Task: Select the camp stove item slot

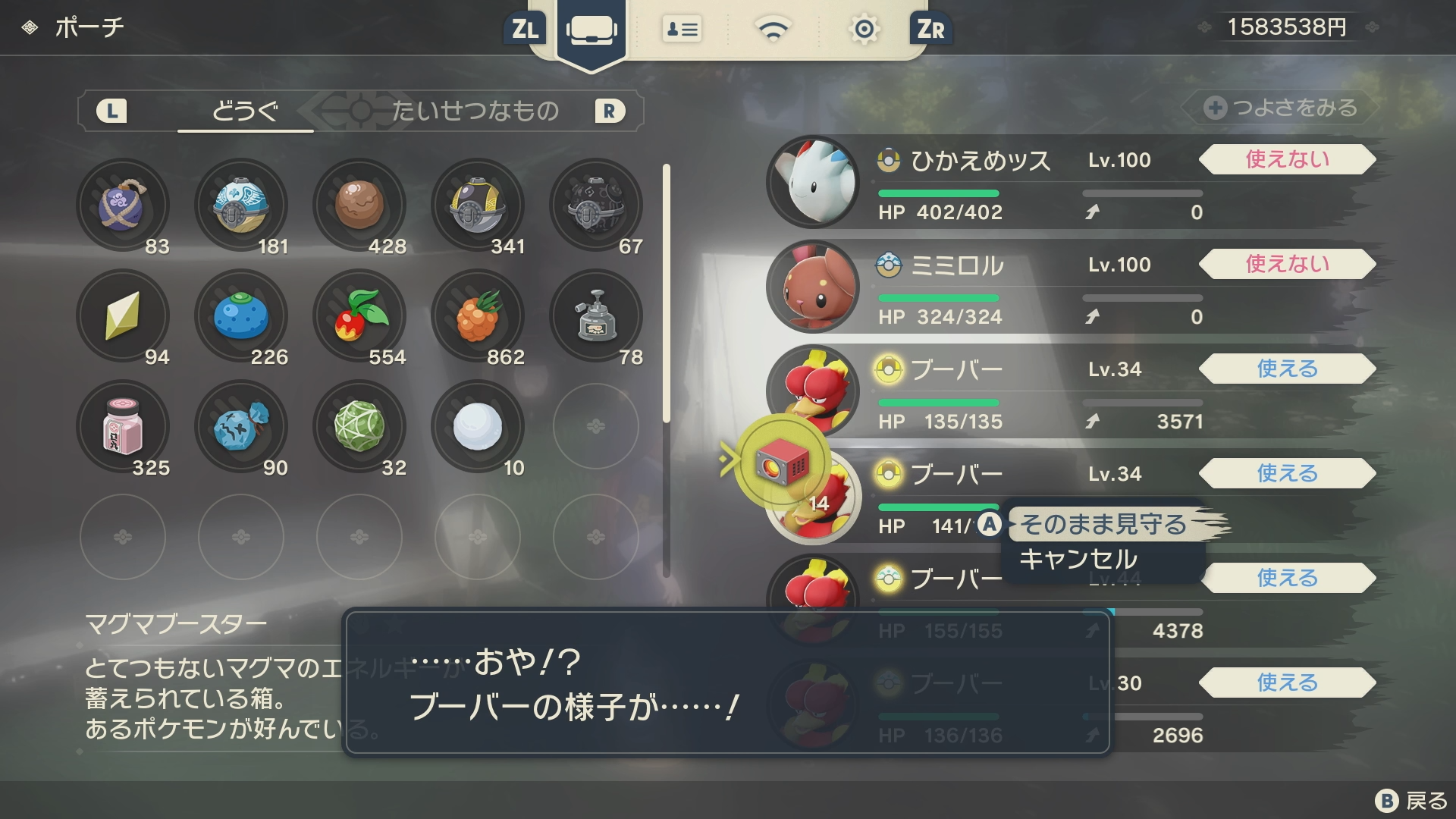Action: click(x=596, y=315)
